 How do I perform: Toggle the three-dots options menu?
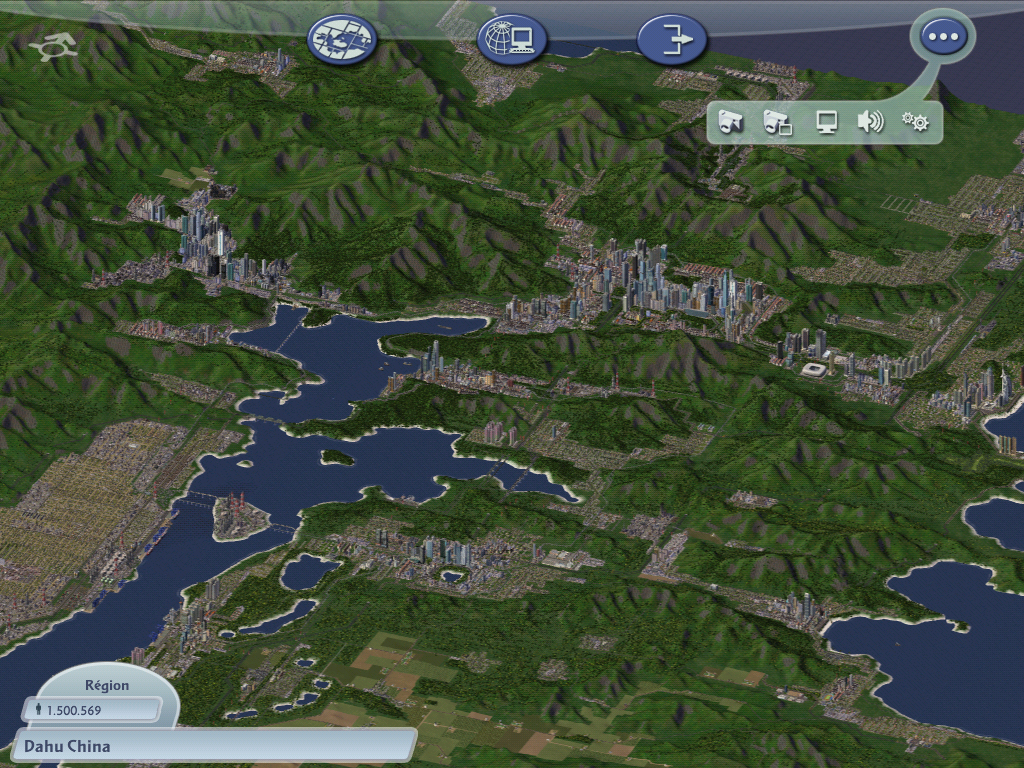(943, 38)
